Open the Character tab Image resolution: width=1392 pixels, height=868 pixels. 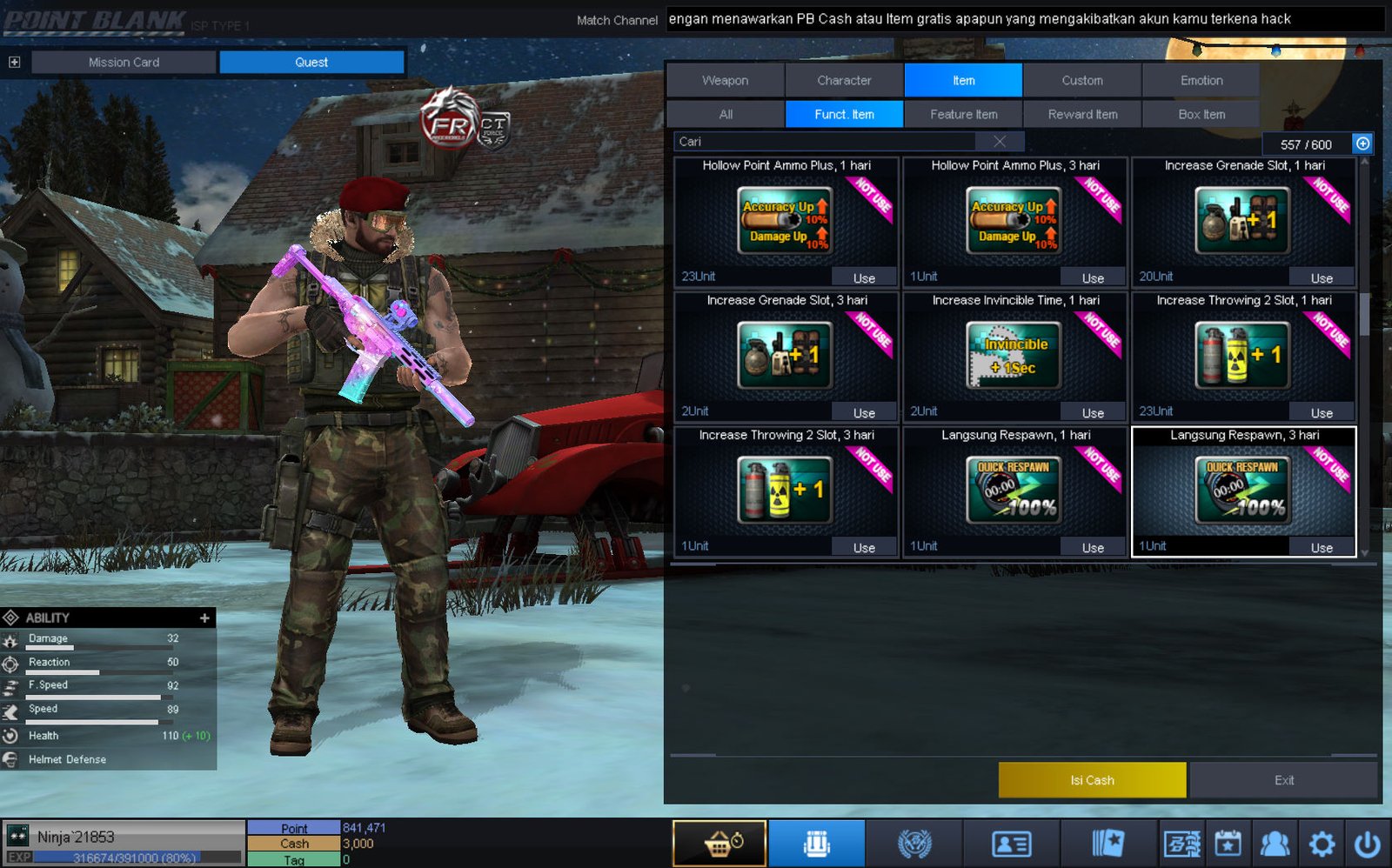(844, 80)
